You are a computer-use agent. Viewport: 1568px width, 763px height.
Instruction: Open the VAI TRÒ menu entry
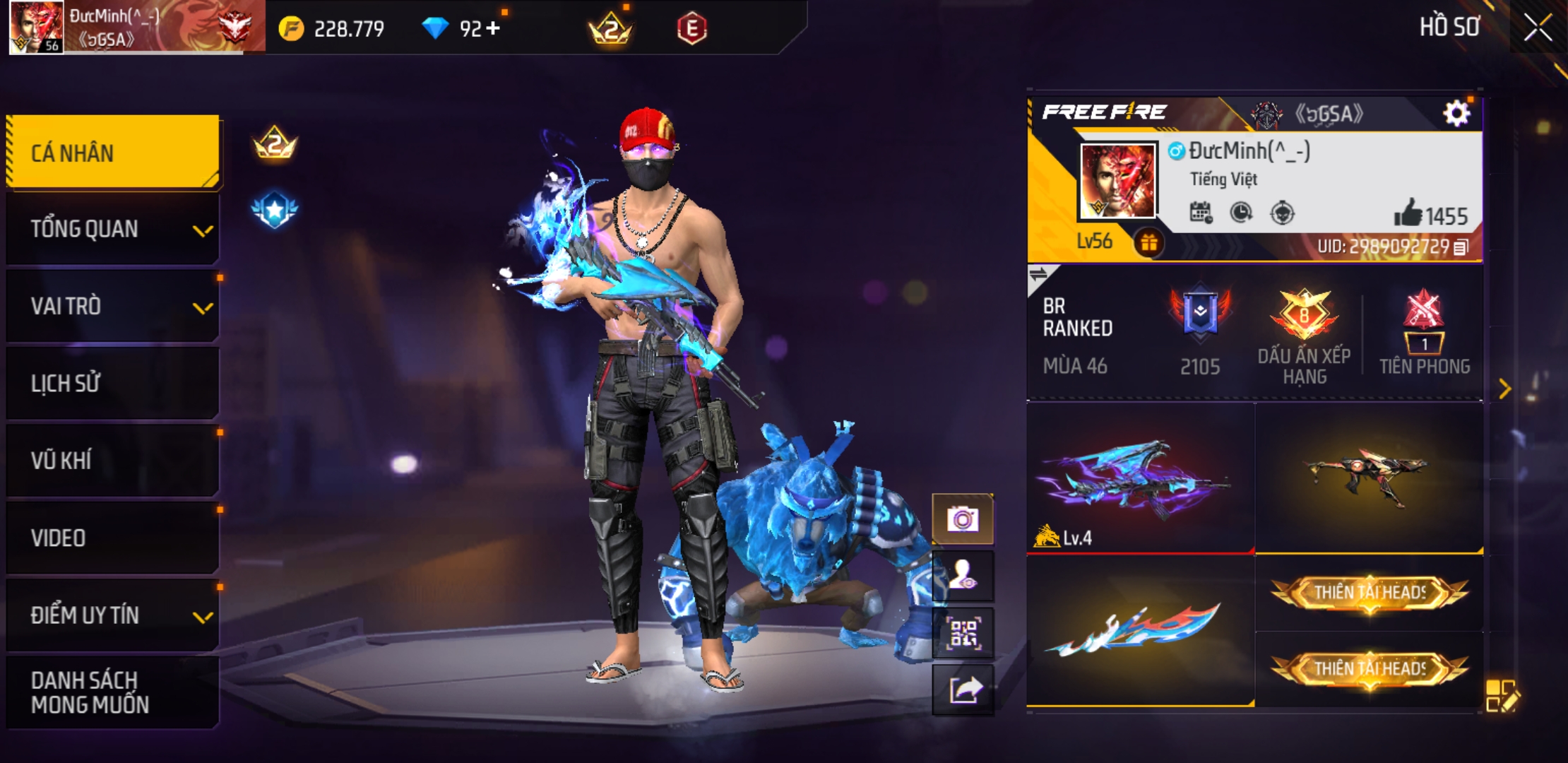coord(113,307)
